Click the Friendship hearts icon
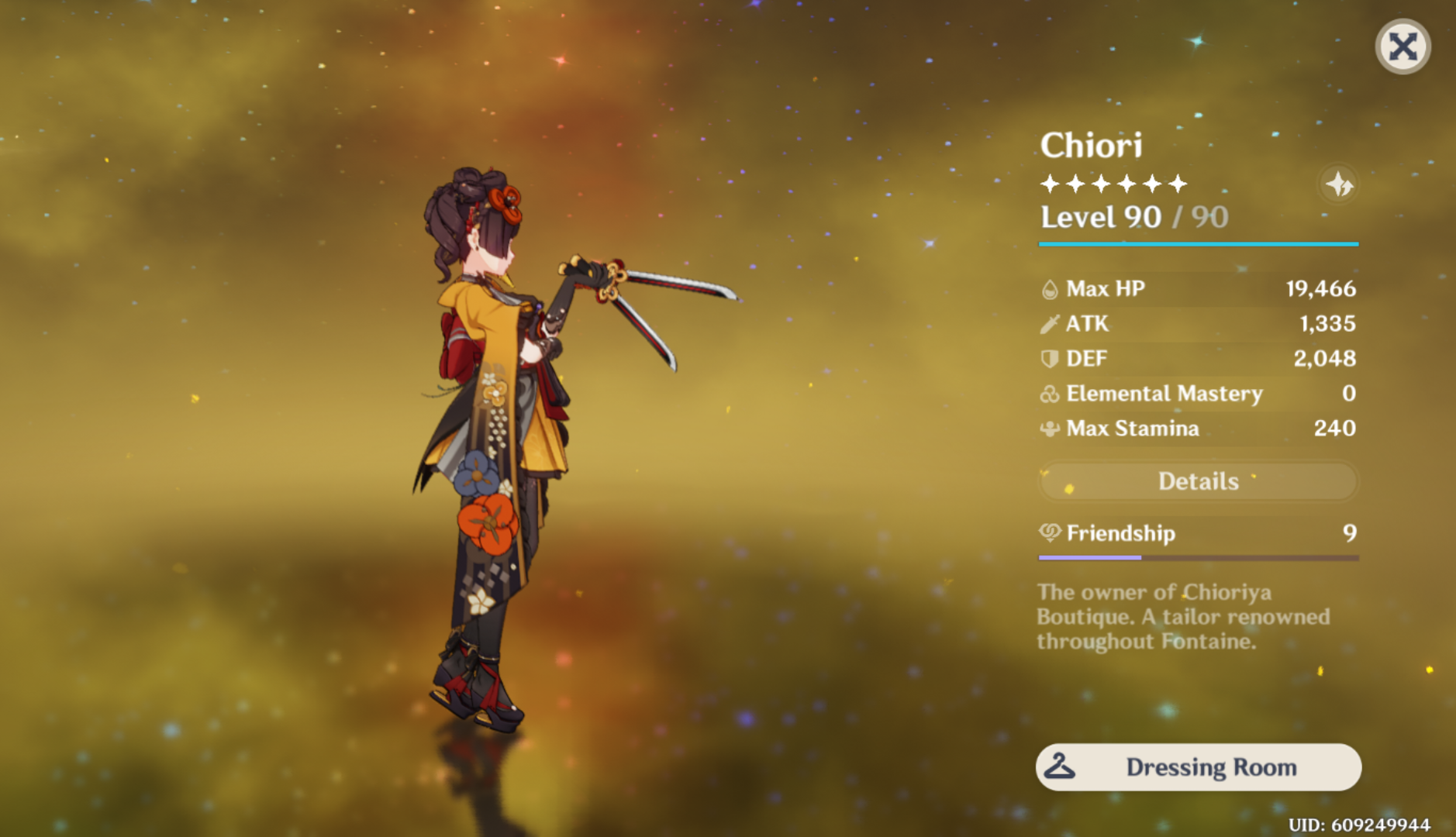Viewport: 1456px width, 837px height. click(1048, 533)
